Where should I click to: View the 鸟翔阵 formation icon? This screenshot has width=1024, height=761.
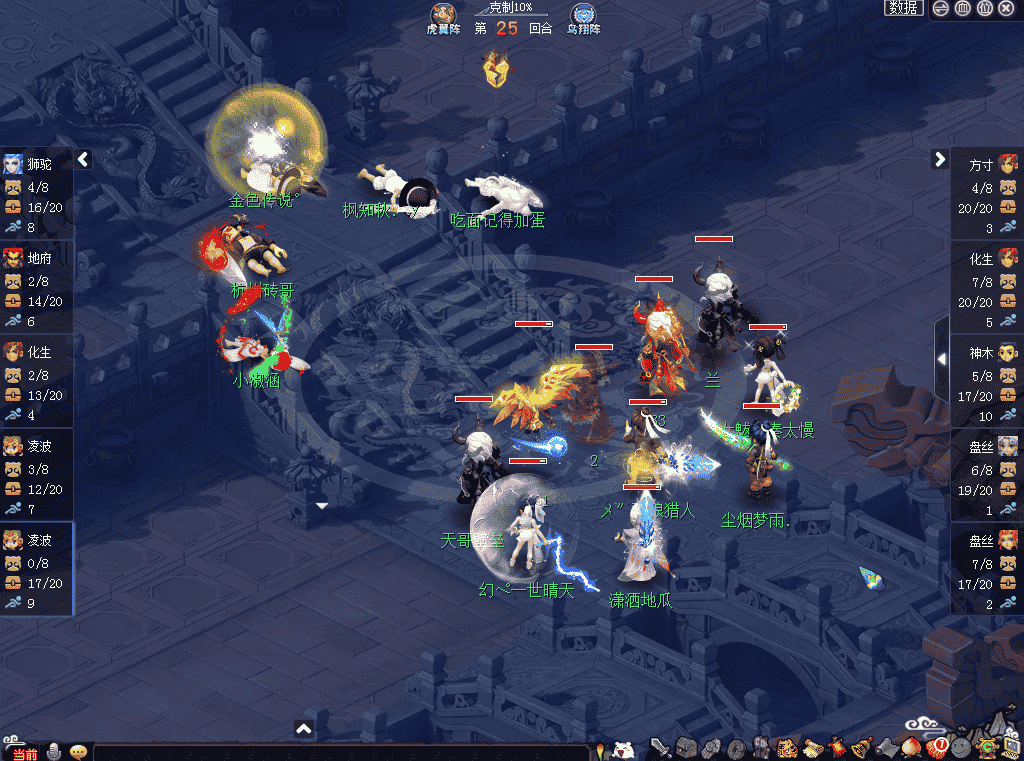tap(584, 15)
